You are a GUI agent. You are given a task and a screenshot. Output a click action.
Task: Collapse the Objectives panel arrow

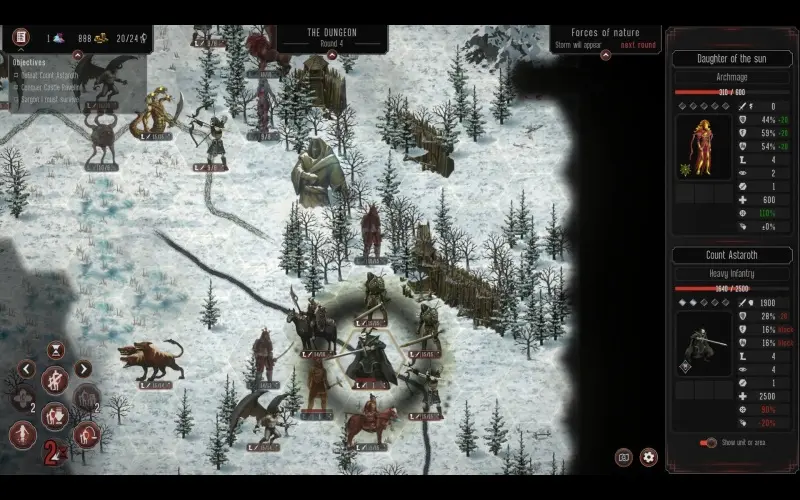[x=78, y=57]
